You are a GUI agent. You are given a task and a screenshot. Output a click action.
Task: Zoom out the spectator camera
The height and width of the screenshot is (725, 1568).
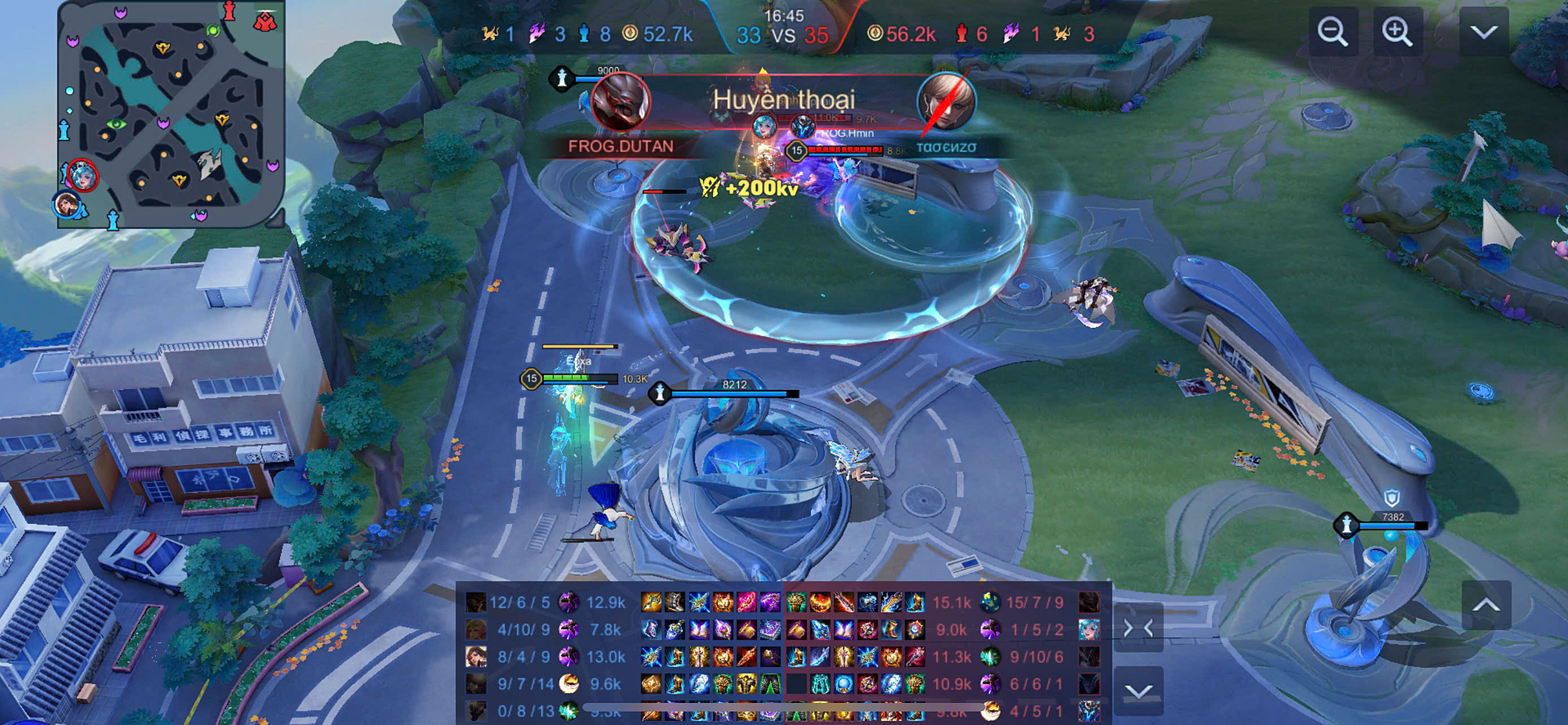1333,32
